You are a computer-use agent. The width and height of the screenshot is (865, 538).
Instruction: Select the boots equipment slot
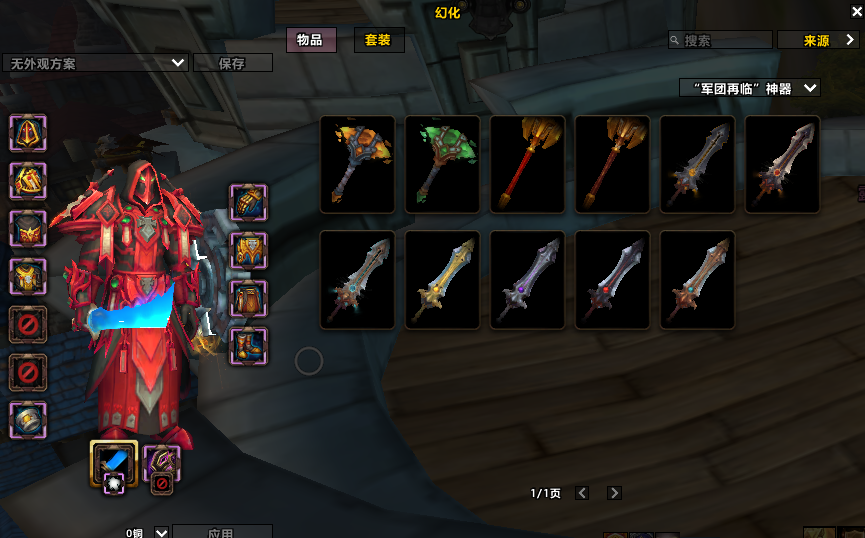pos(248,346)
